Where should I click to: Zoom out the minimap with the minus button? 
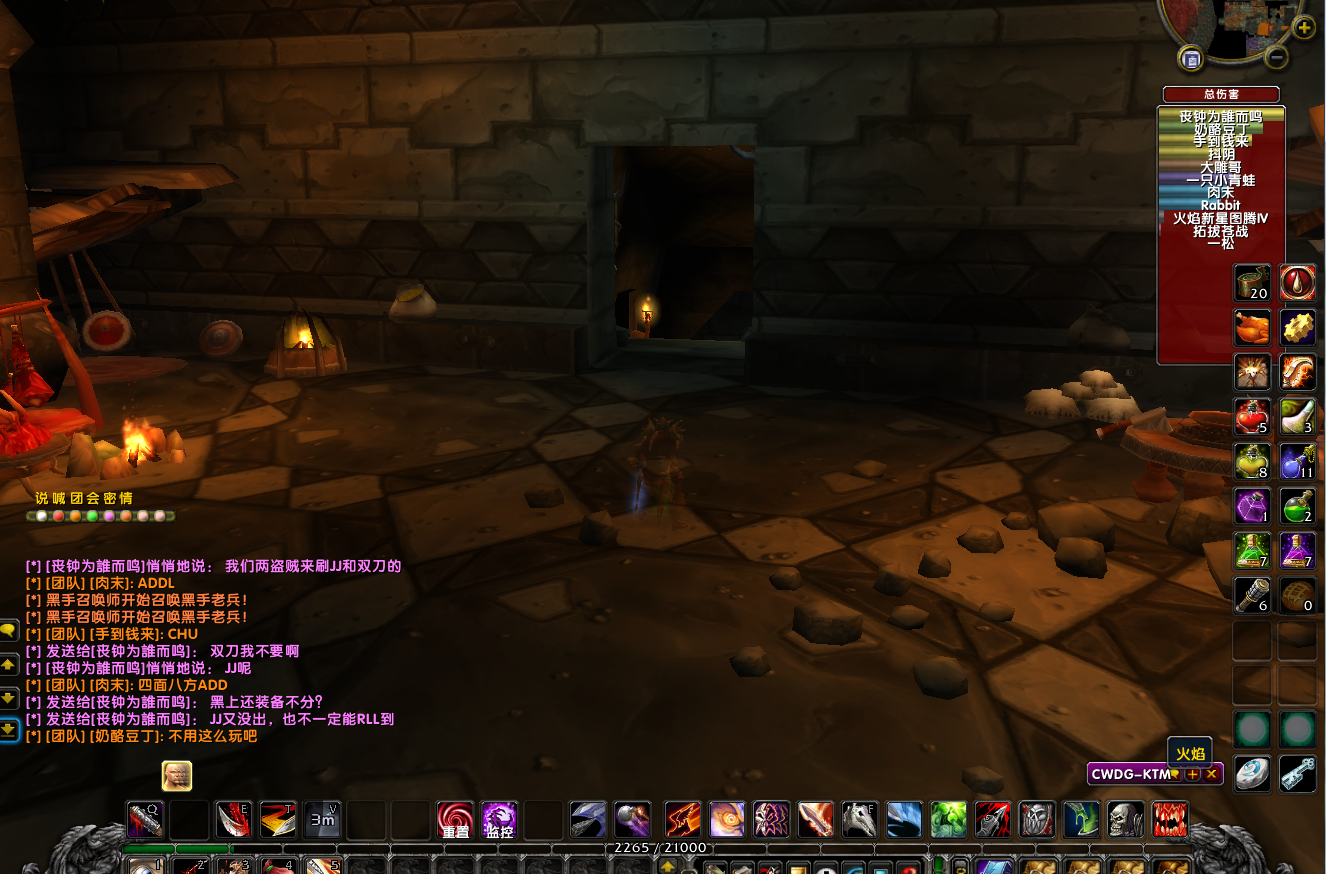tap(1276, 57)
